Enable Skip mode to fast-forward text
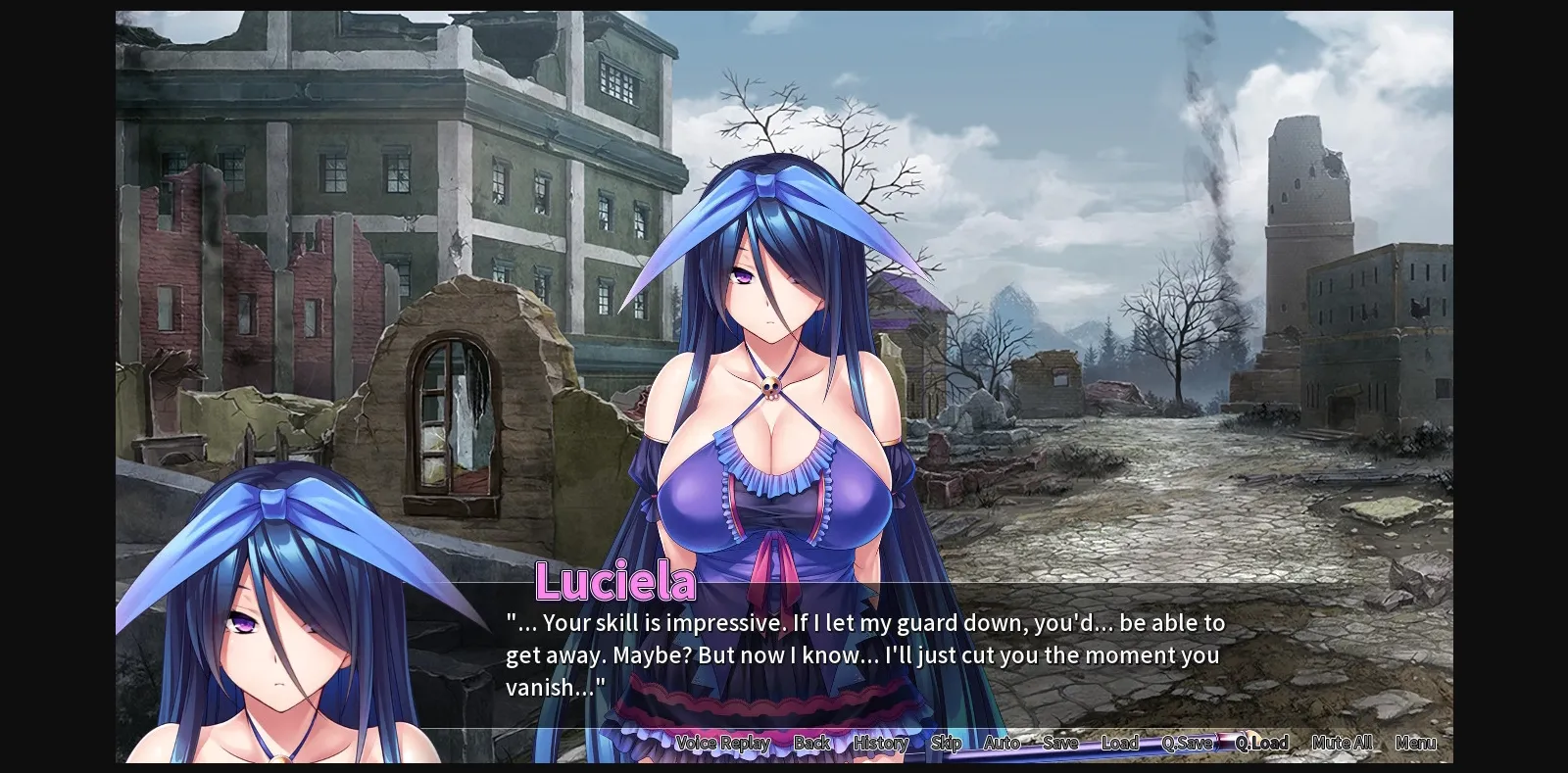 coord(945,744)
